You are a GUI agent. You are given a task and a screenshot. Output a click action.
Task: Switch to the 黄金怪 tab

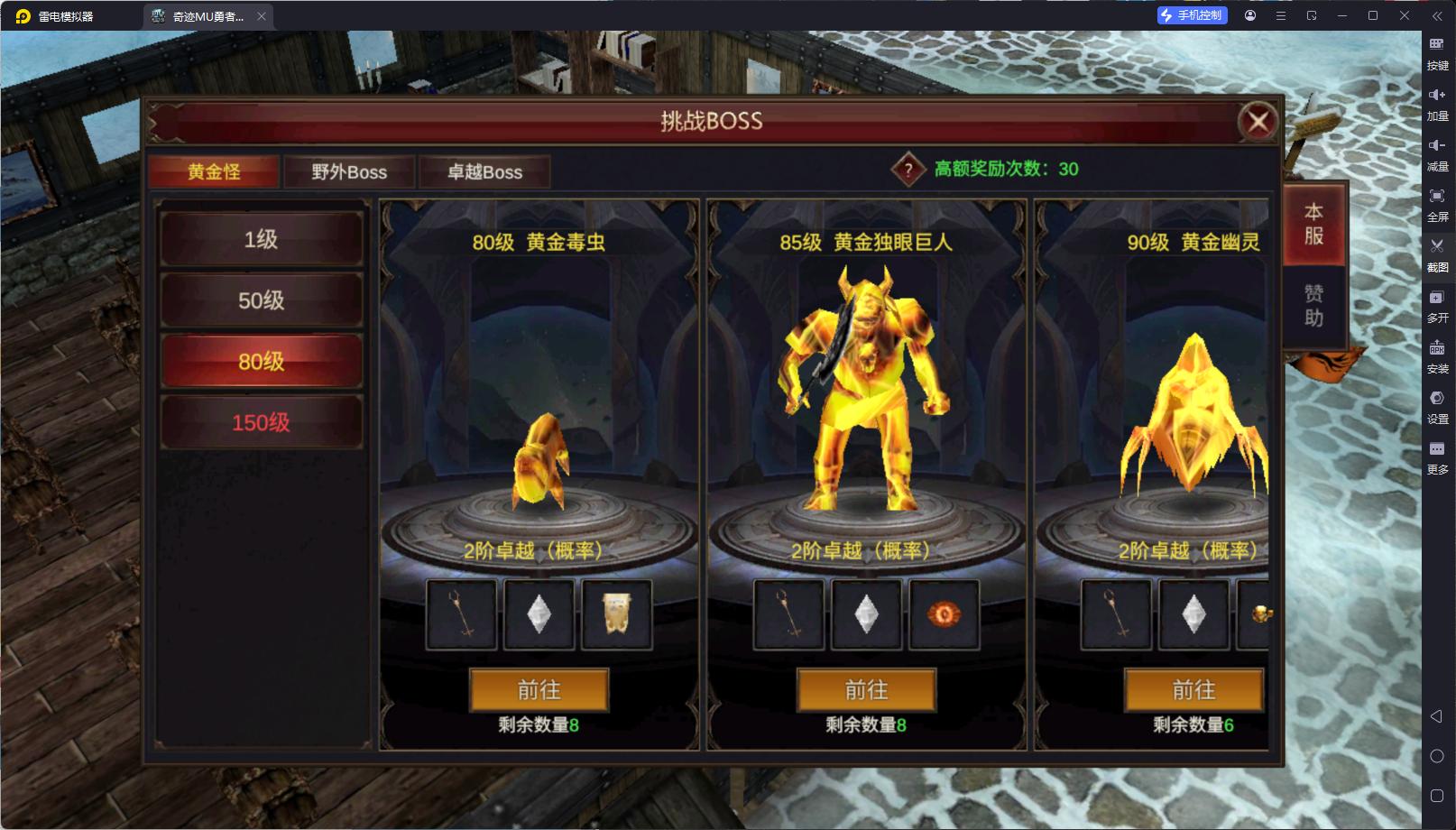coord(214,171)
